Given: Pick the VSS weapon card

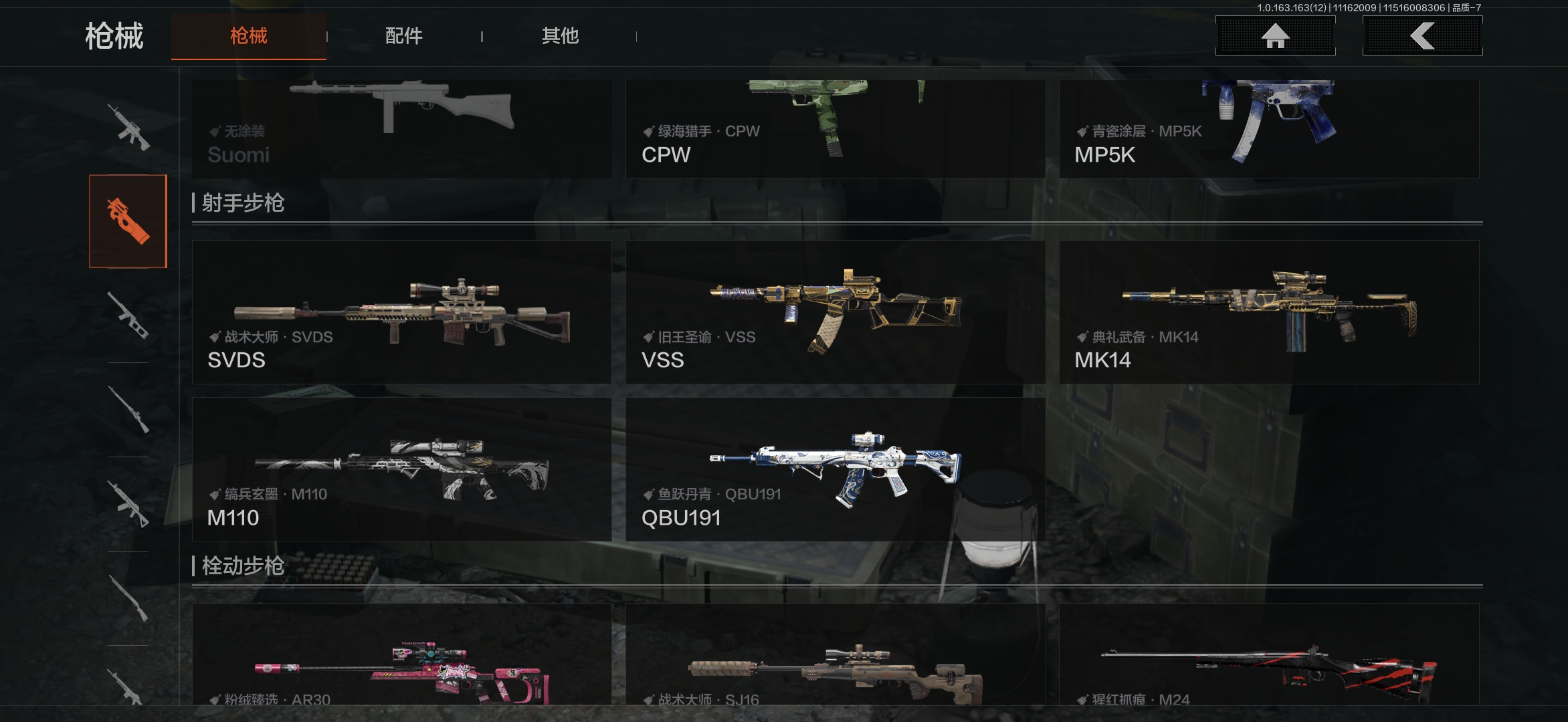Looking at the screenshot, I should (835, 312).
